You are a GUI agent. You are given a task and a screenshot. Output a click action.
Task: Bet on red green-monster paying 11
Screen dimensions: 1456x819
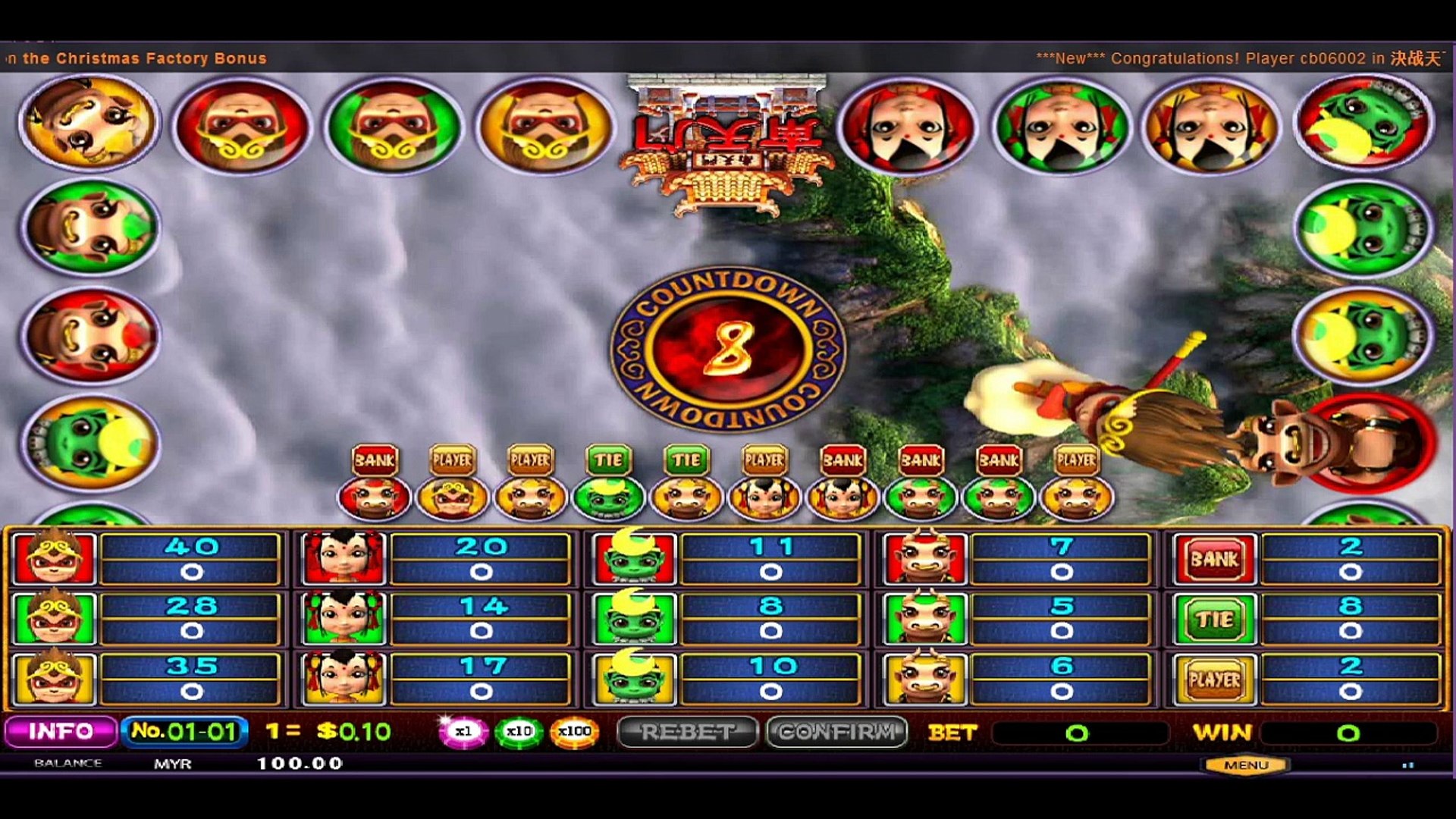[634, 559]
